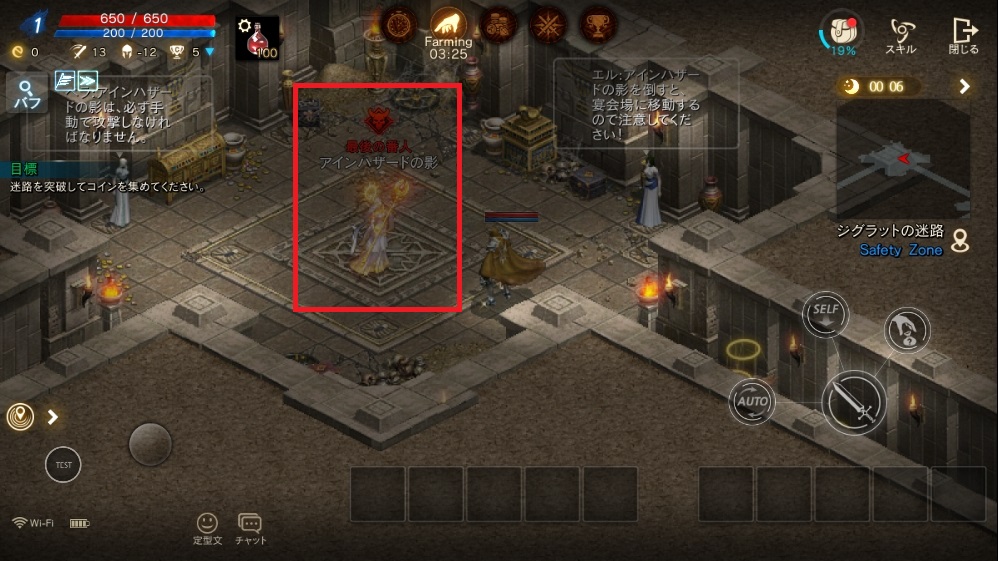
Task: Attack with the sword button
Action: pyautogui.click(x=854, y=402)
